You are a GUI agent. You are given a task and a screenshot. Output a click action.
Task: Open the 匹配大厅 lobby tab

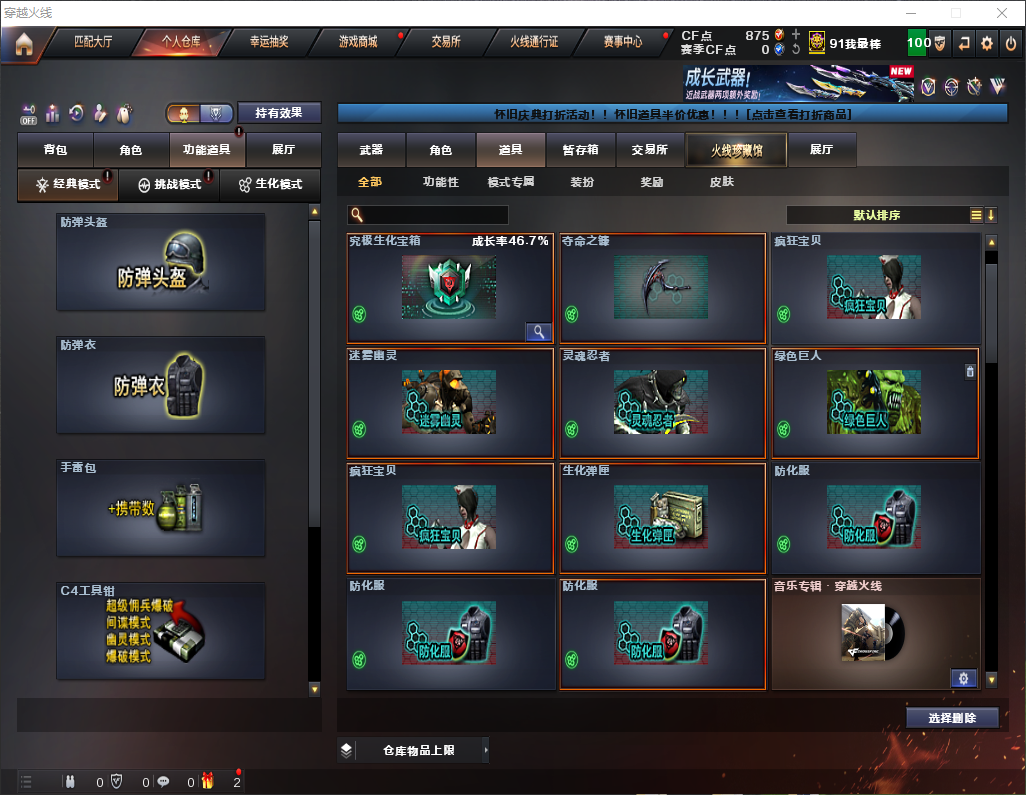94,42
